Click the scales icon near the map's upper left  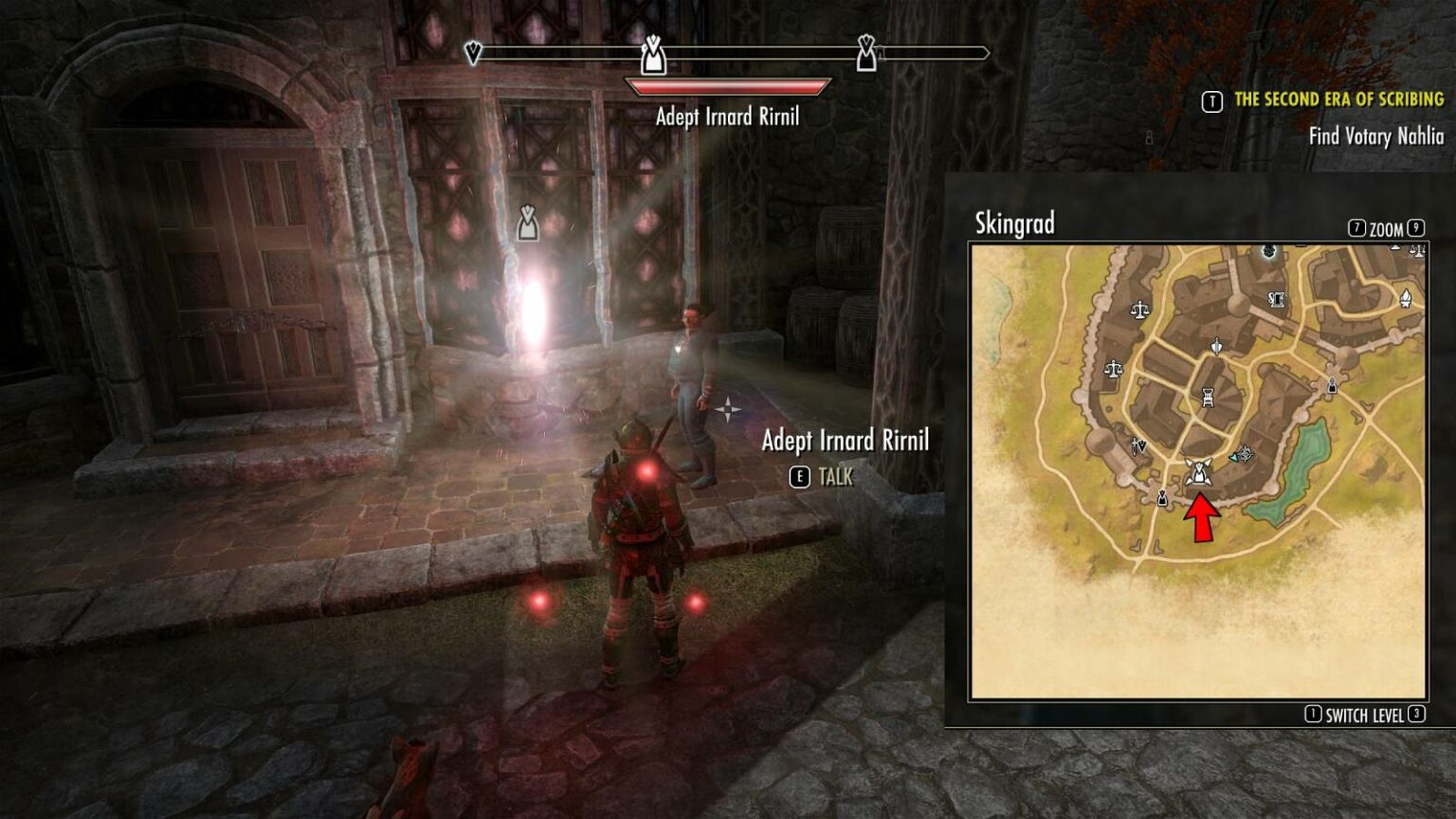(x=1139, y=311)
